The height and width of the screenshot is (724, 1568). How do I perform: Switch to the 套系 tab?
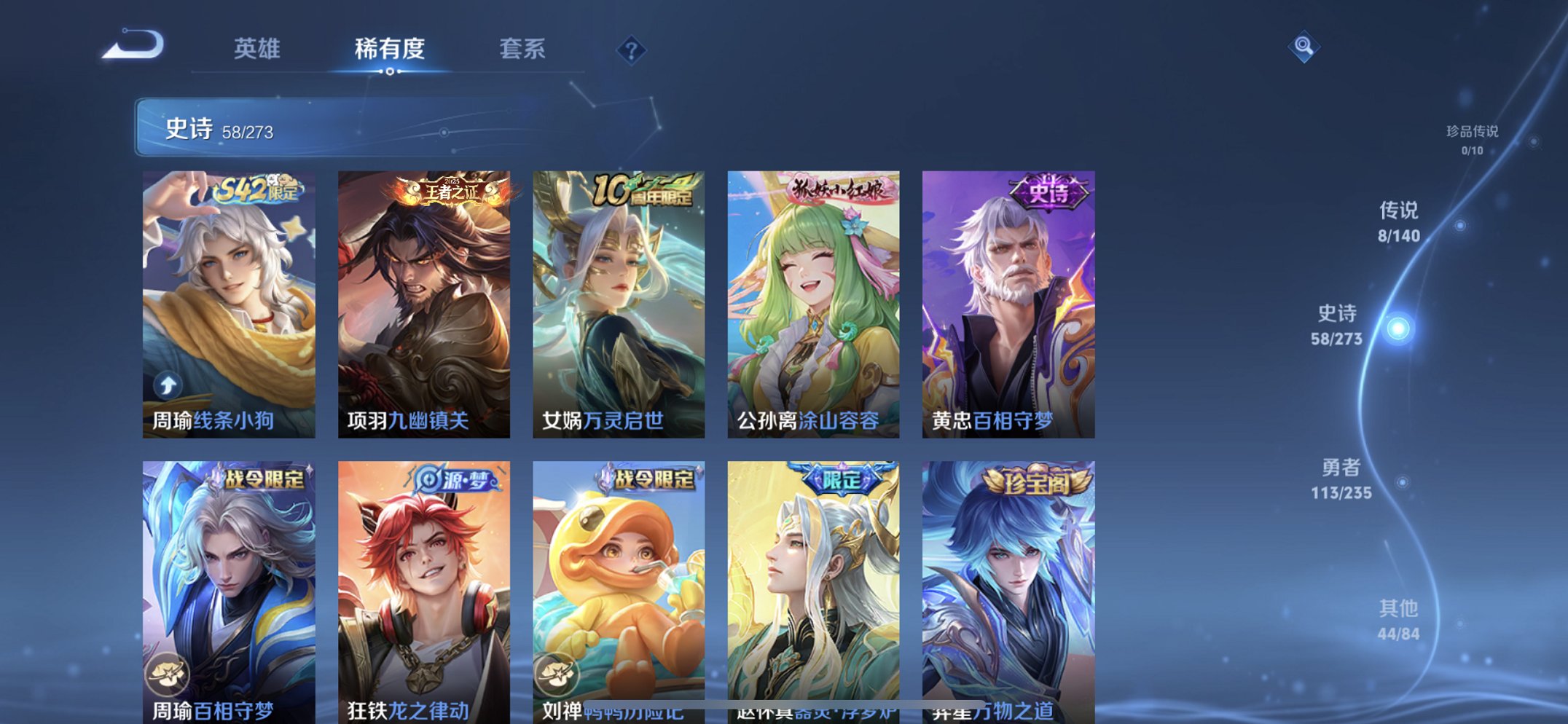[x=522, y=50]
